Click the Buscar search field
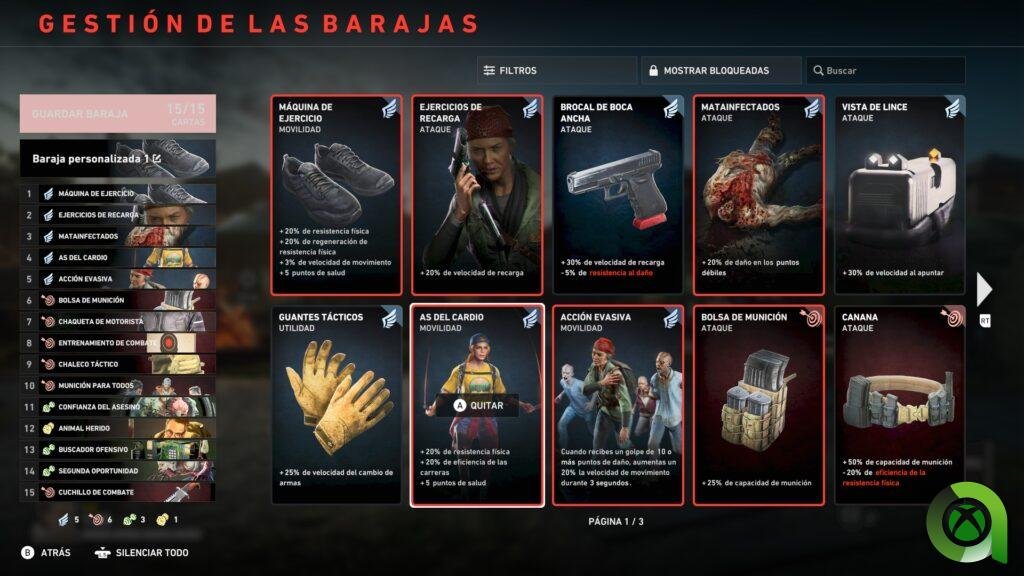Screen dimensions: 1024x576 coord(885,71)
